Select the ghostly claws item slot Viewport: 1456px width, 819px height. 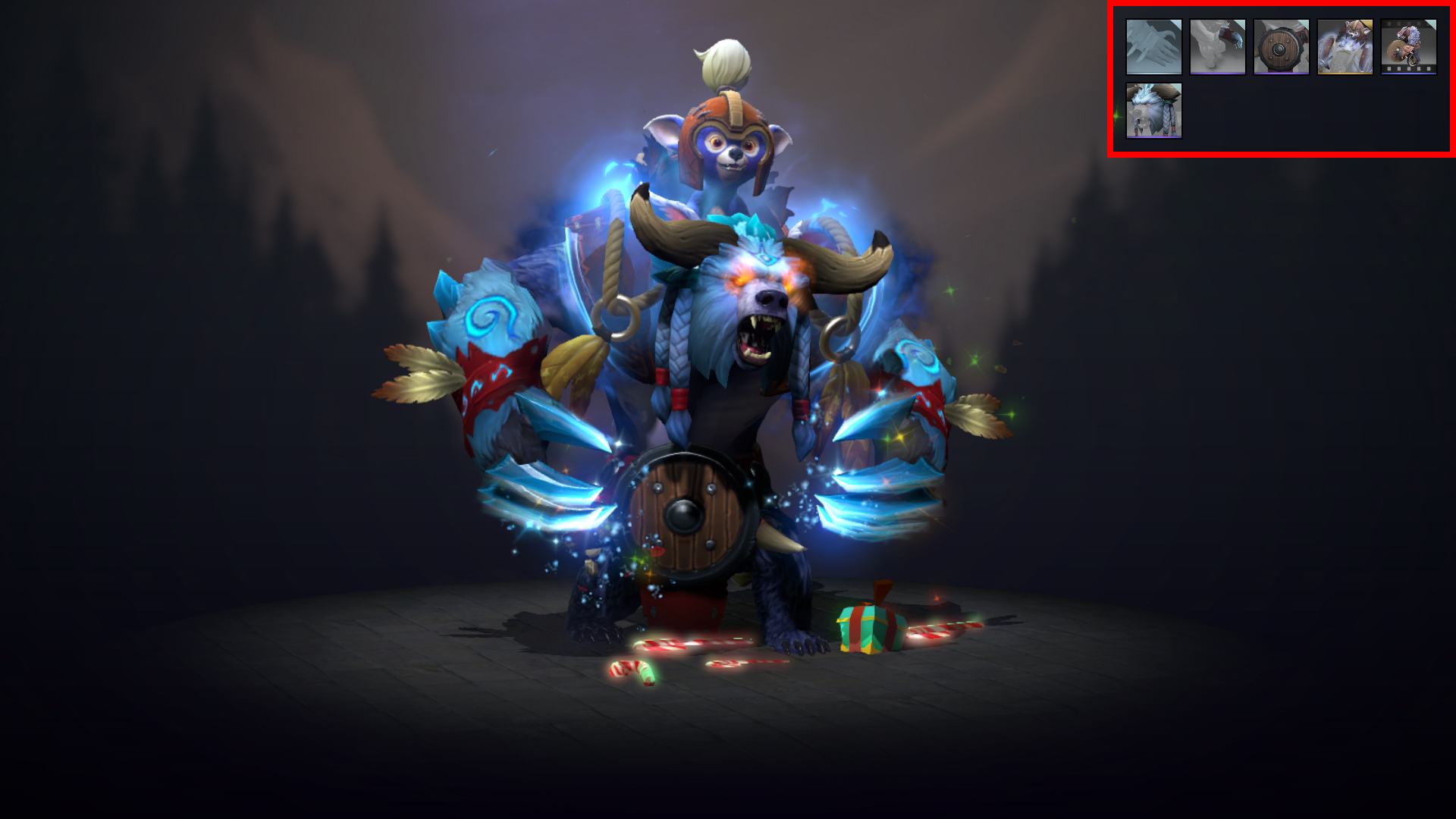1153,47
